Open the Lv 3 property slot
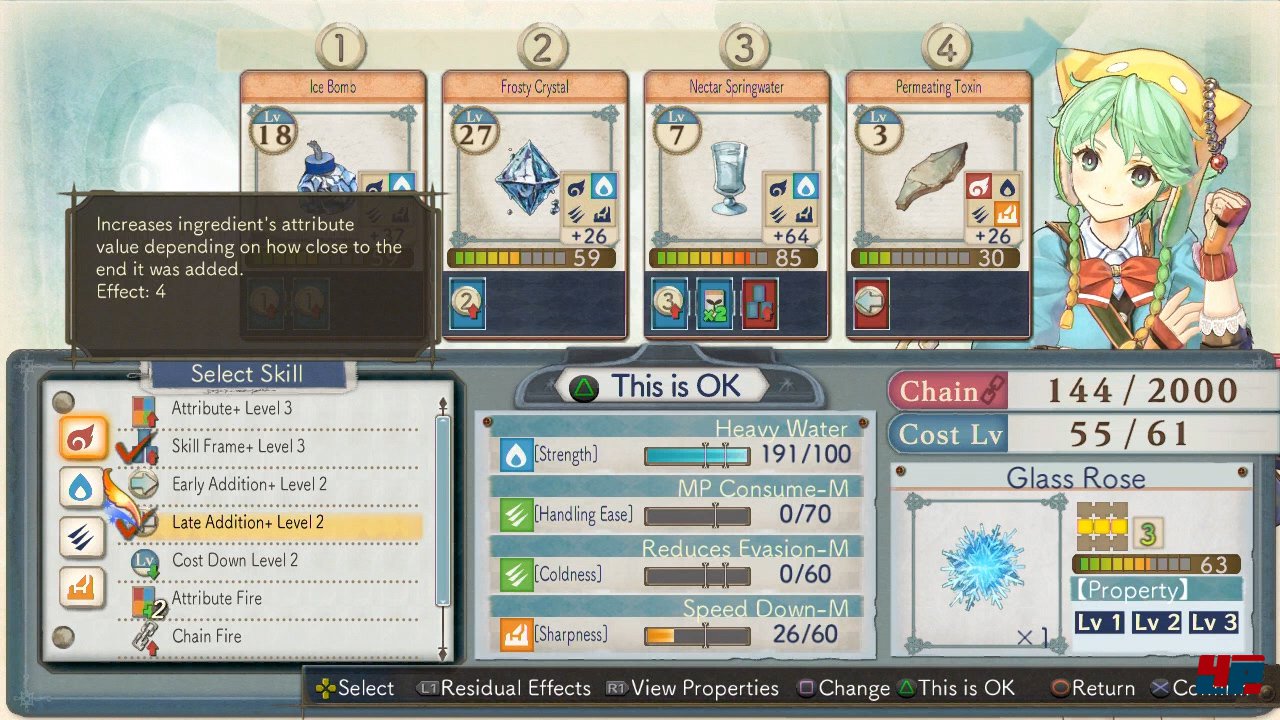The image size is (1280, 720). click(x=1214, y=623)
